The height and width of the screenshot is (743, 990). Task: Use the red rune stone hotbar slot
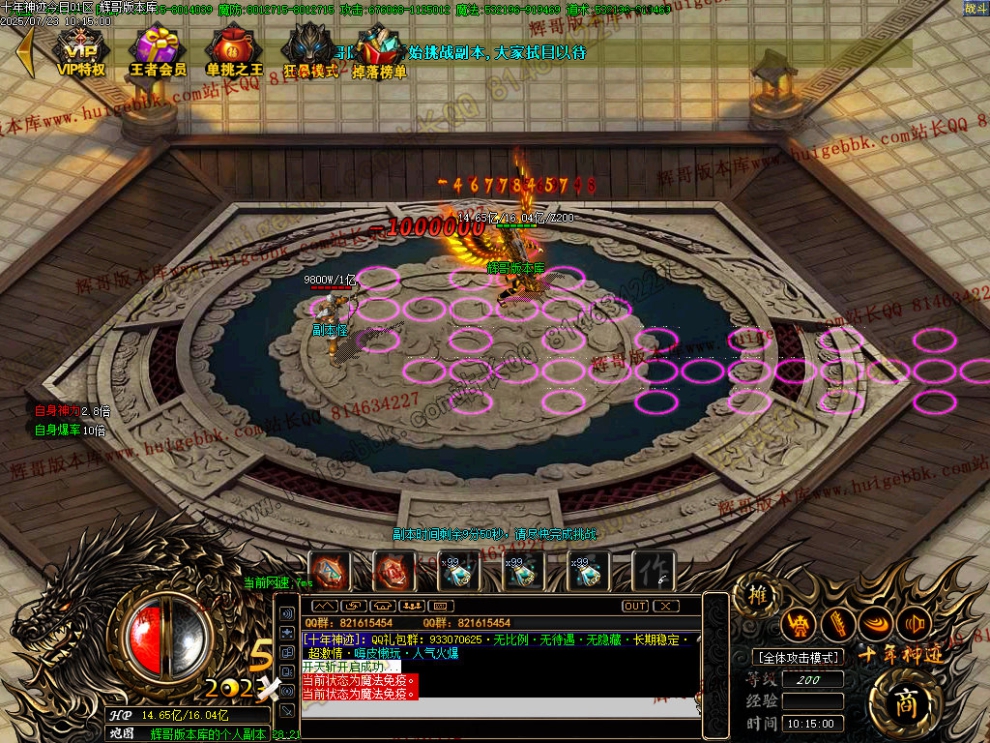point(393,571)
